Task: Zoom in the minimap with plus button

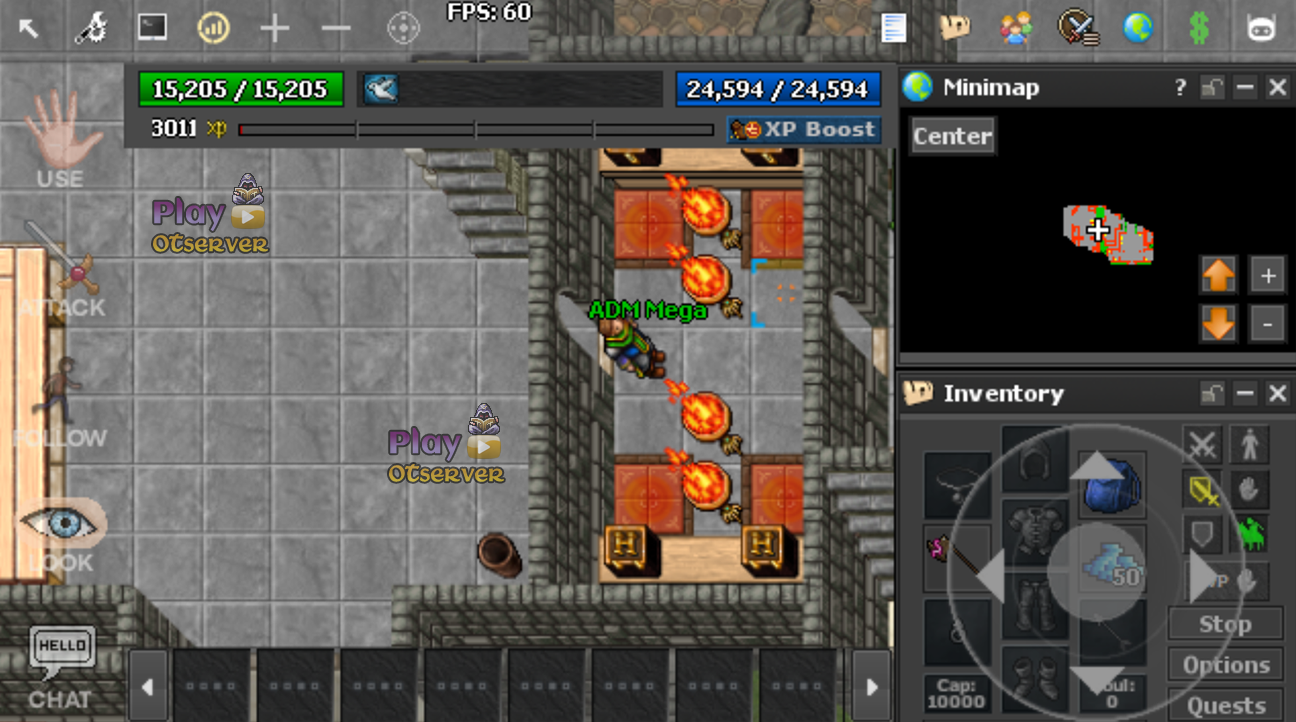Action: pos(1268,276)
